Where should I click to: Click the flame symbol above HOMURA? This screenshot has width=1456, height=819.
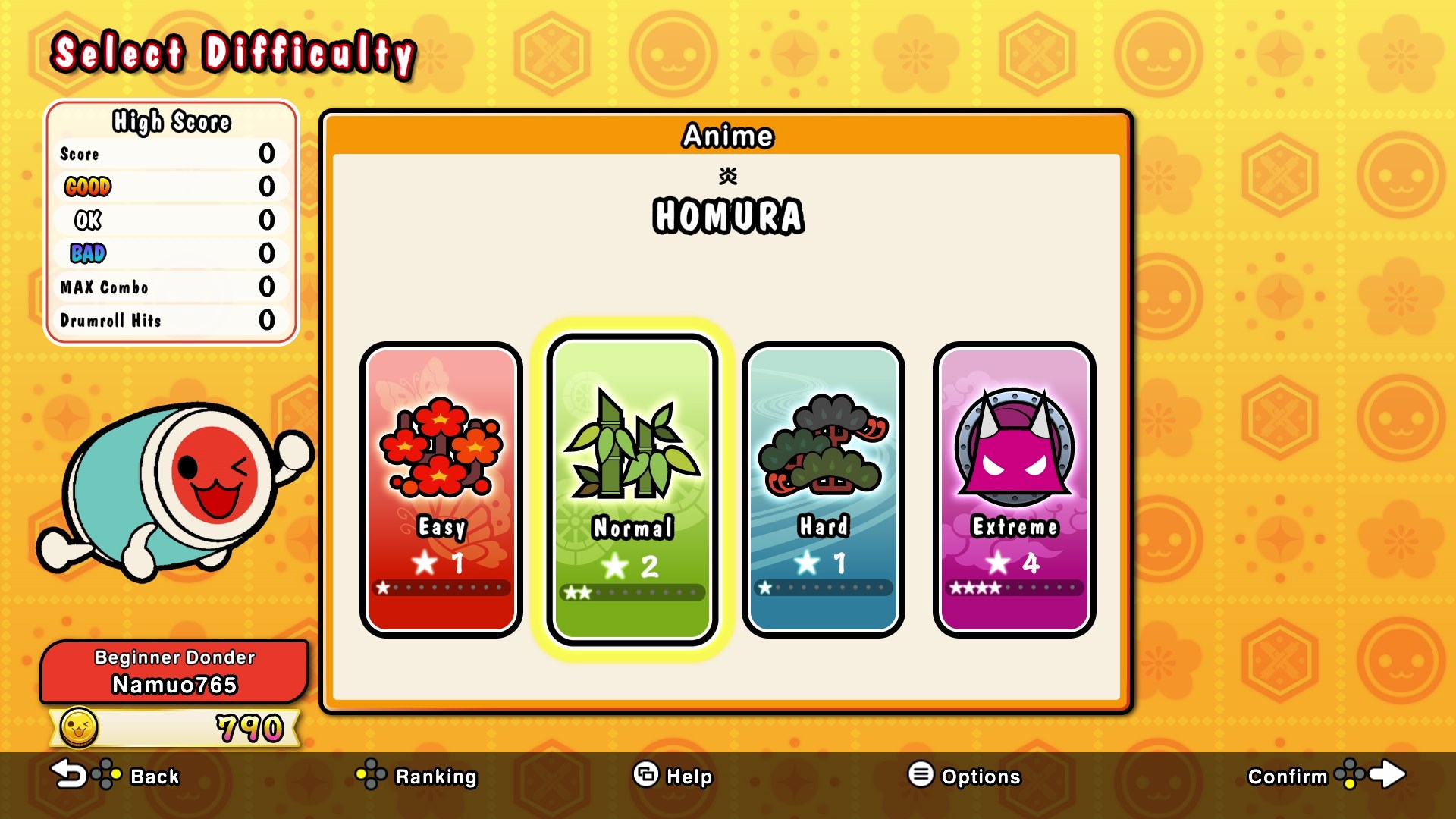click(x=727, y=175)
